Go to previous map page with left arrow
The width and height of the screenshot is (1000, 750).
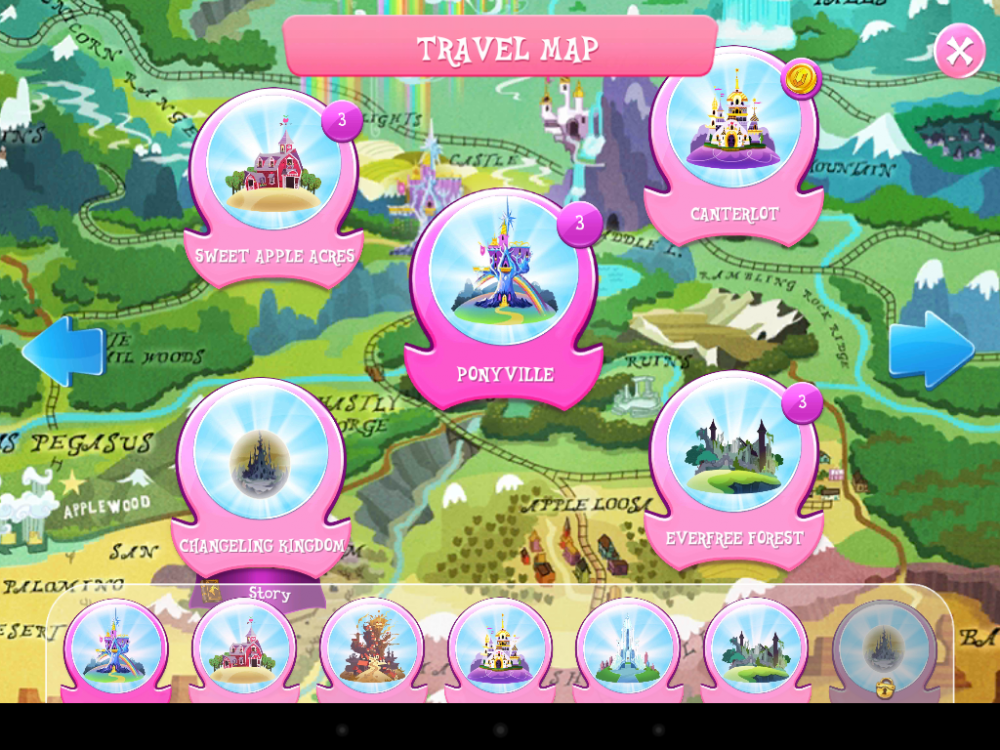pyautogui.click(x=63, y=351)
